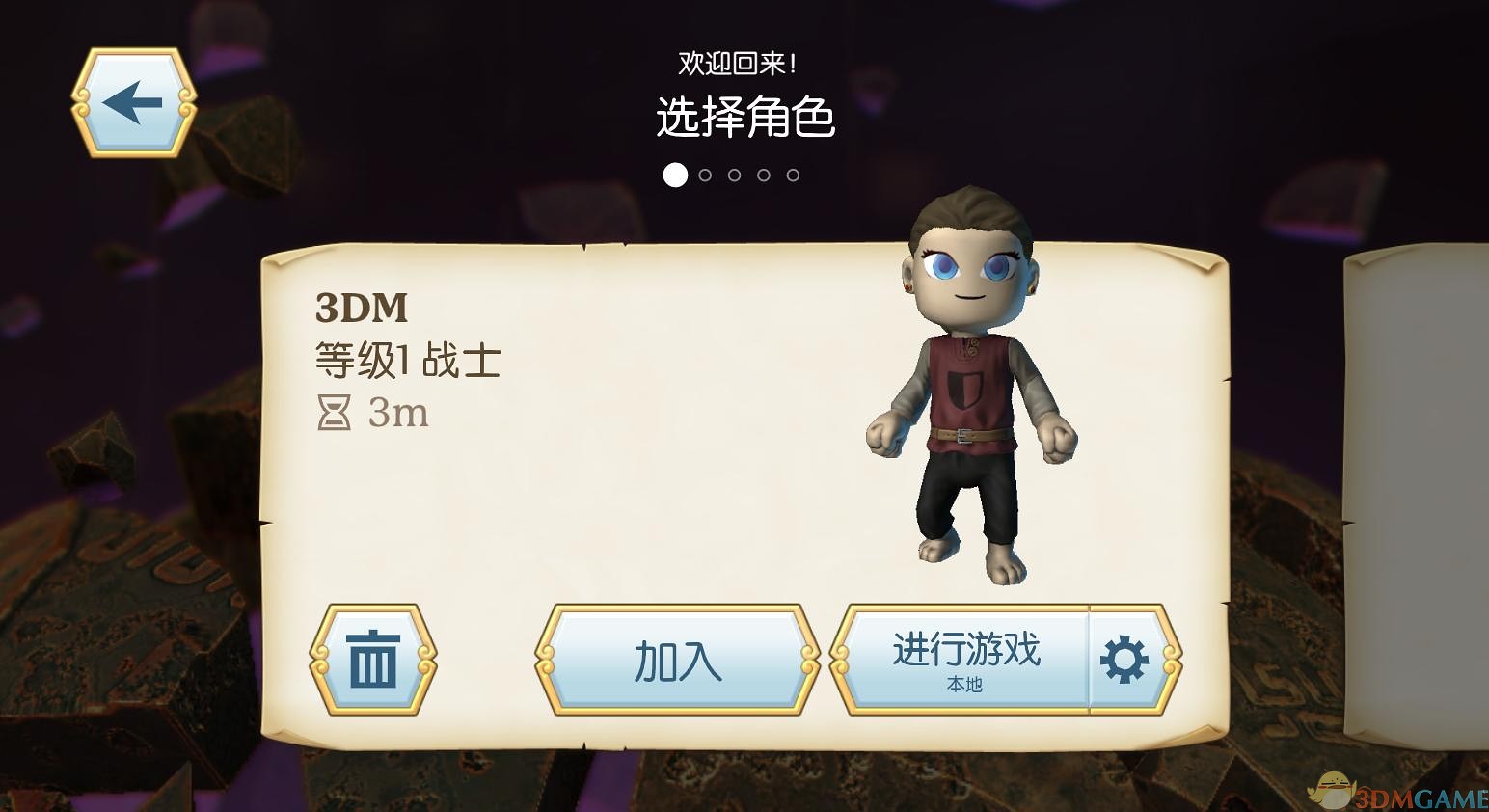
Task: Click the back arrow to return
Action: (135, 101)
